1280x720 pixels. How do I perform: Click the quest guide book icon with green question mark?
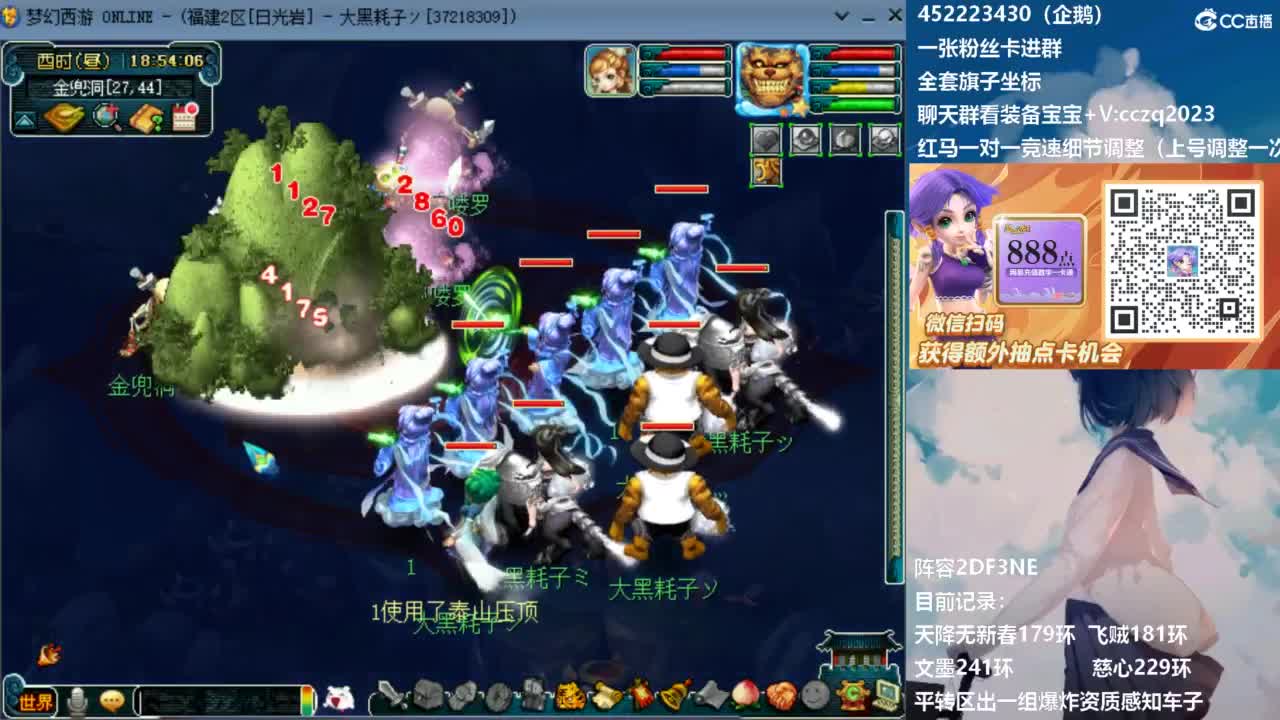[145, 118]
